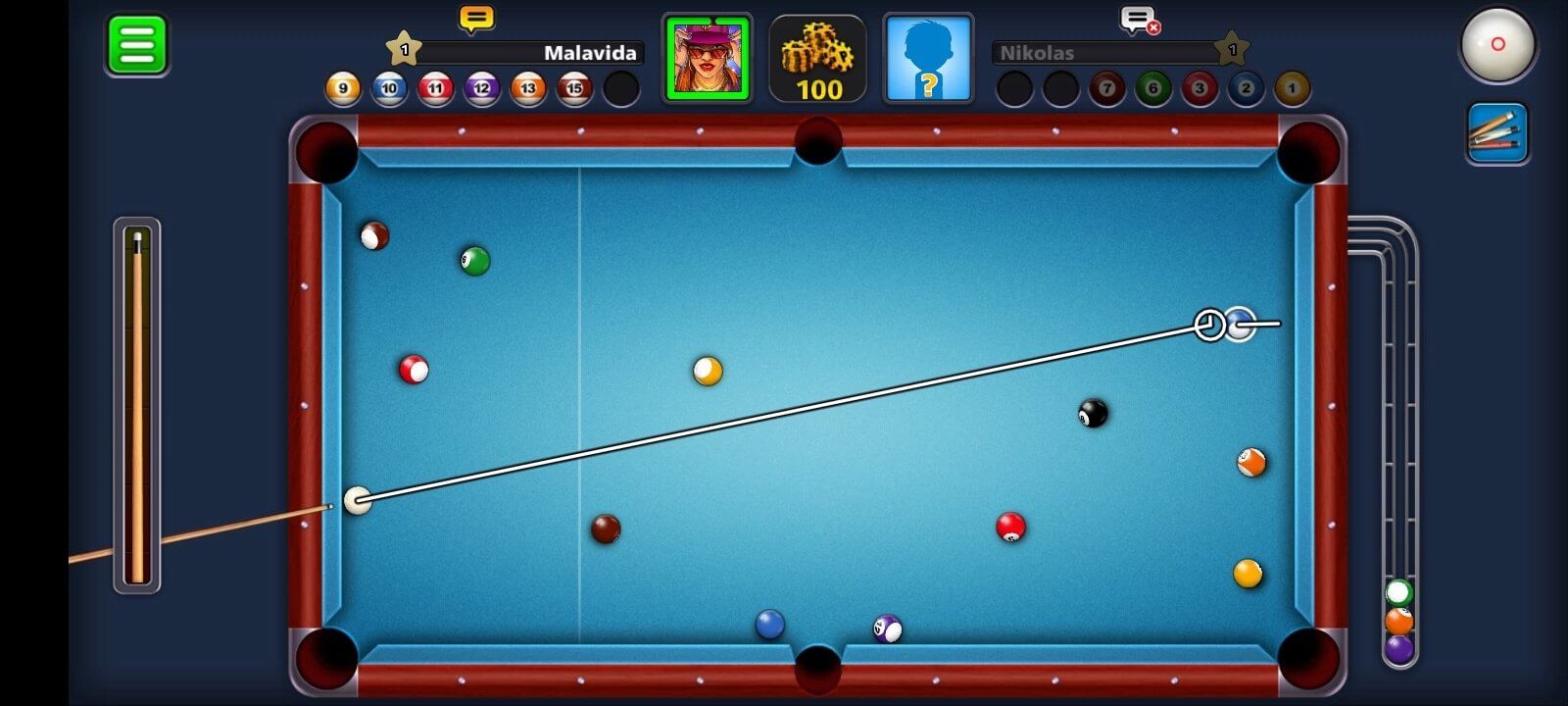Viewport: 1568px width, 706px height.
Task: Click the 9 ball in Malavida's rack
Action: (344, 88)
